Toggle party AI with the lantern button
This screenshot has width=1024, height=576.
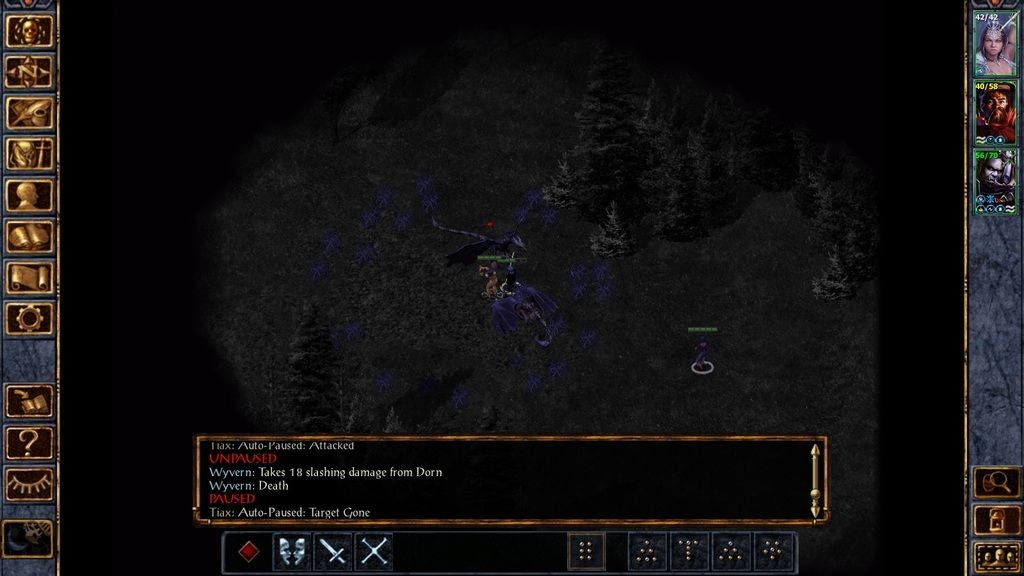pyautogui.click(x=996, y=519)
